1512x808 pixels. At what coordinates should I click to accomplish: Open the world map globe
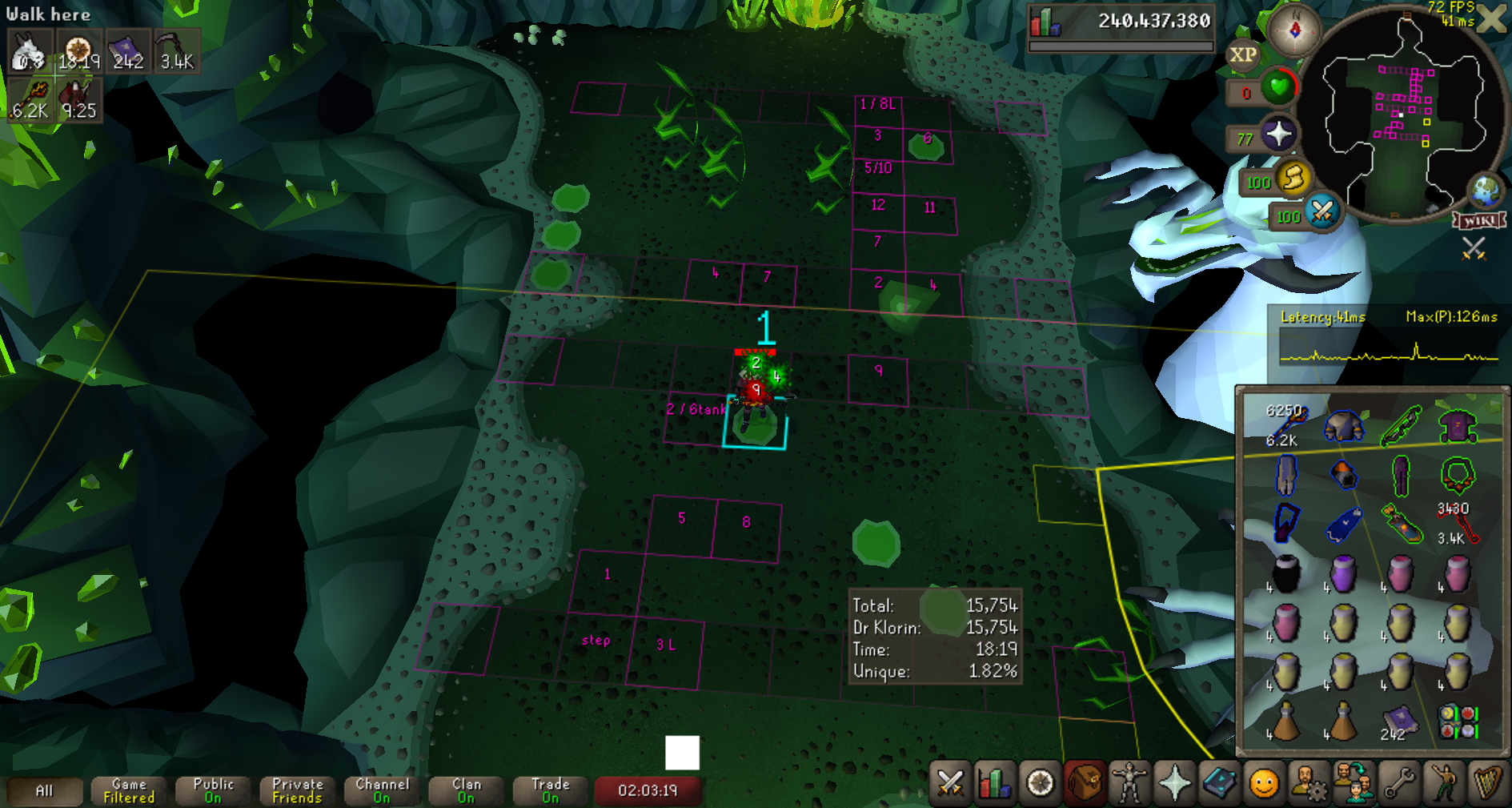tap(1486, 191)
